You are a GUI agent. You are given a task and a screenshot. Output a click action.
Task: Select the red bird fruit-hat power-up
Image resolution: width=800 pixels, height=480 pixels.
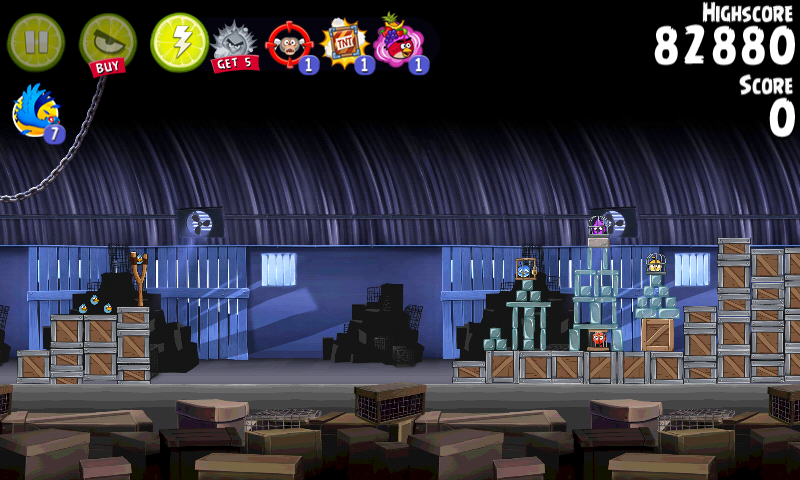coord(399,43)
